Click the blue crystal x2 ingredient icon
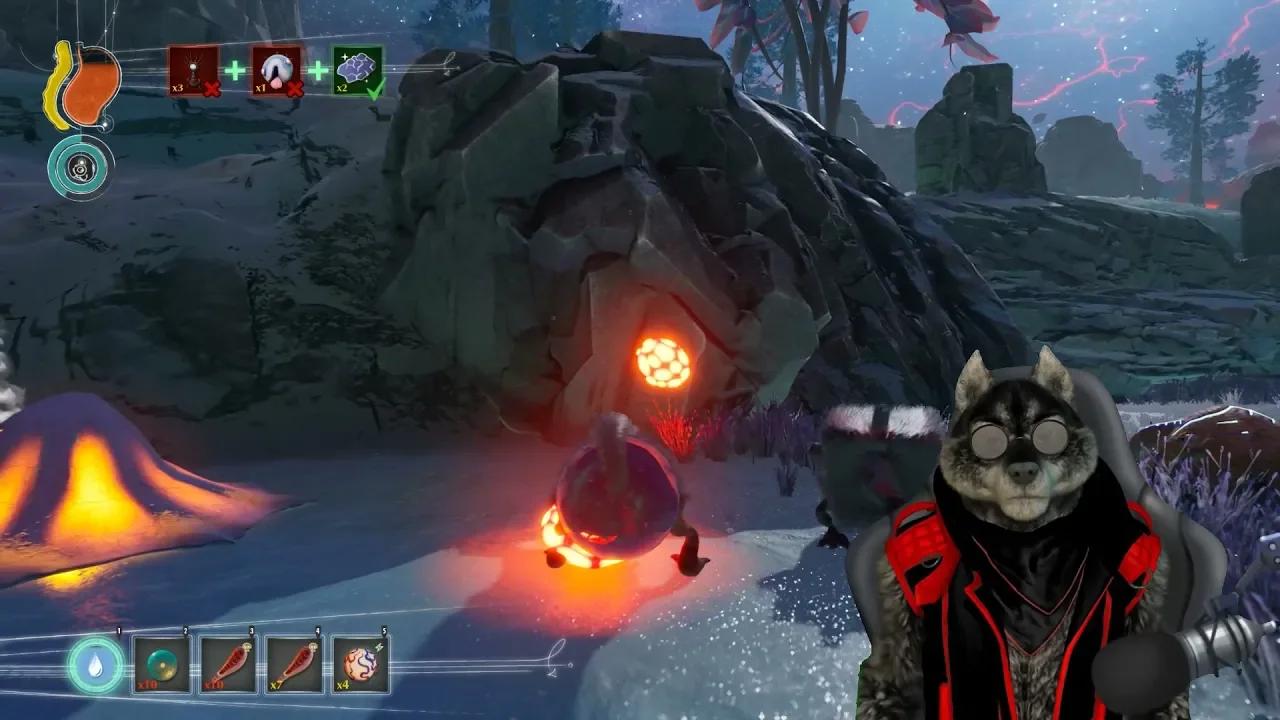The width and height of the screenshot is (1280, 720). [x=358, y=71]
